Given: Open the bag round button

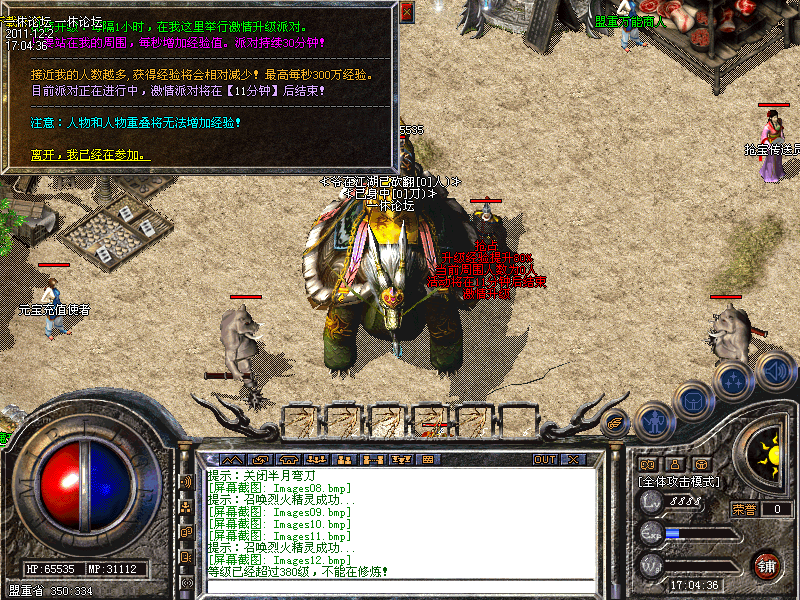Looking at the screenshot, I should pos(694,401).
